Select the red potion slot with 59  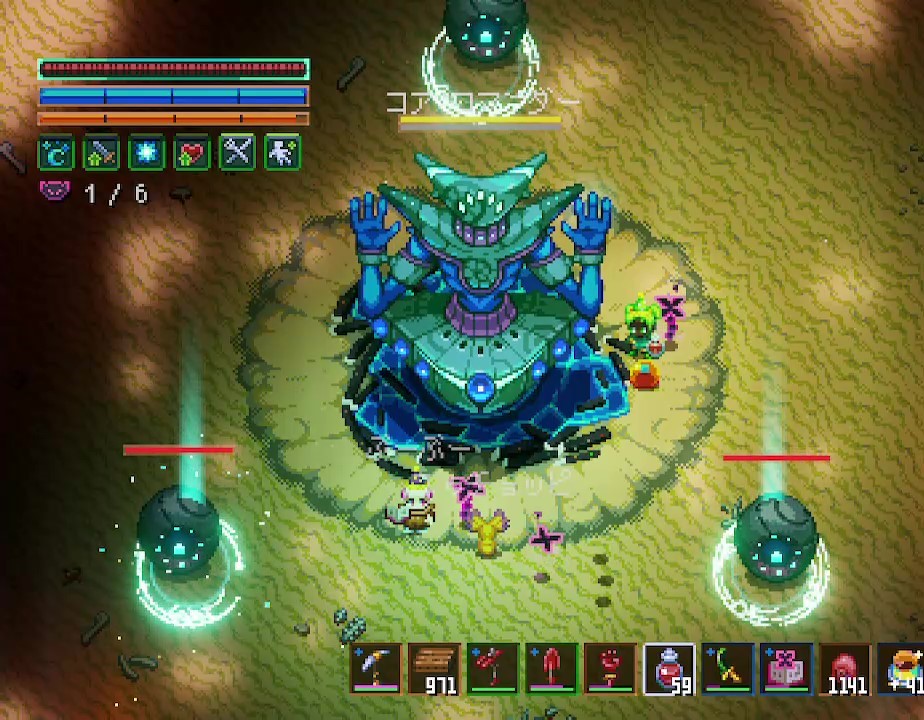coord(668,667)
